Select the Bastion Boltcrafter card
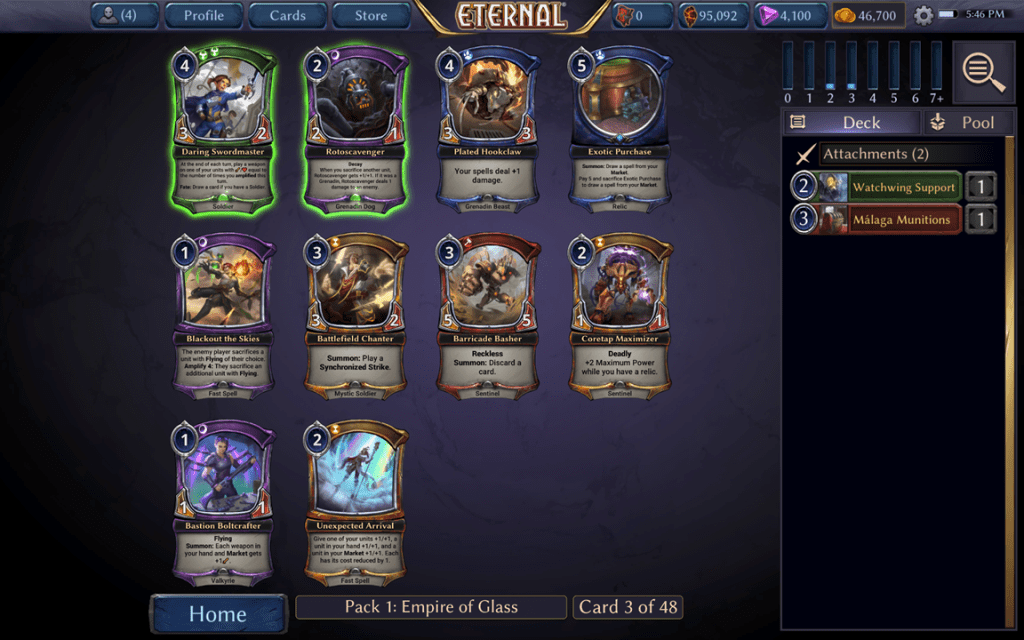This screenshot has height=640, width=1024. click(224, 501)
